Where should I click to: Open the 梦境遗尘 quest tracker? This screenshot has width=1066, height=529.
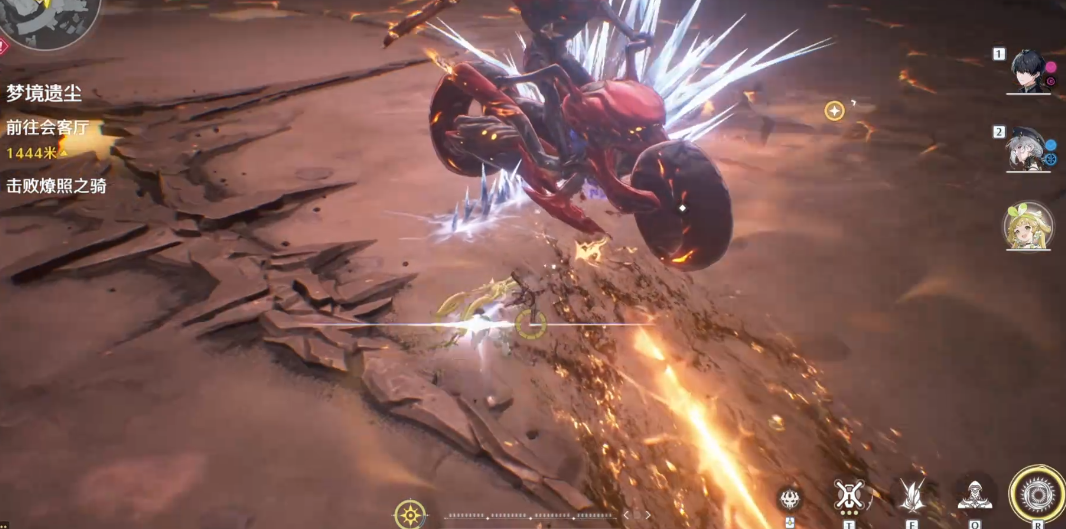pos(44,94)
